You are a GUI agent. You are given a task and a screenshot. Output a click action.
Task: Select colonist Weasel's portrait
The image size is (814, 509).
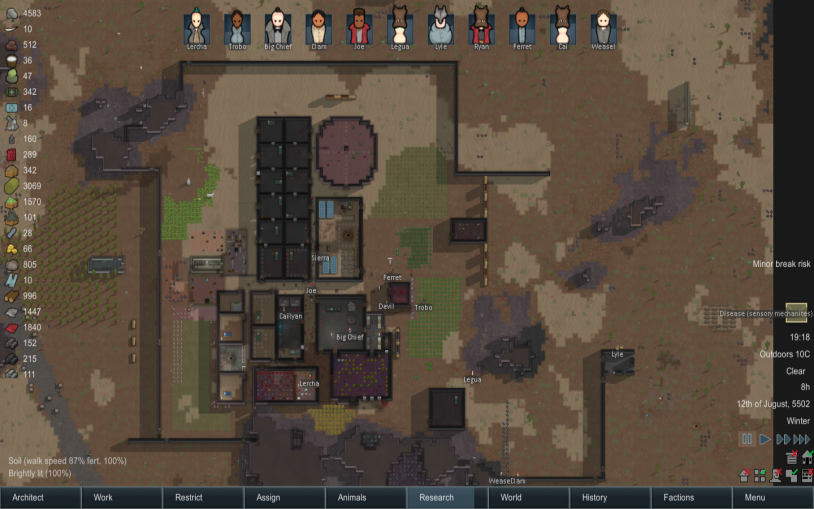(x=603, y=27)
